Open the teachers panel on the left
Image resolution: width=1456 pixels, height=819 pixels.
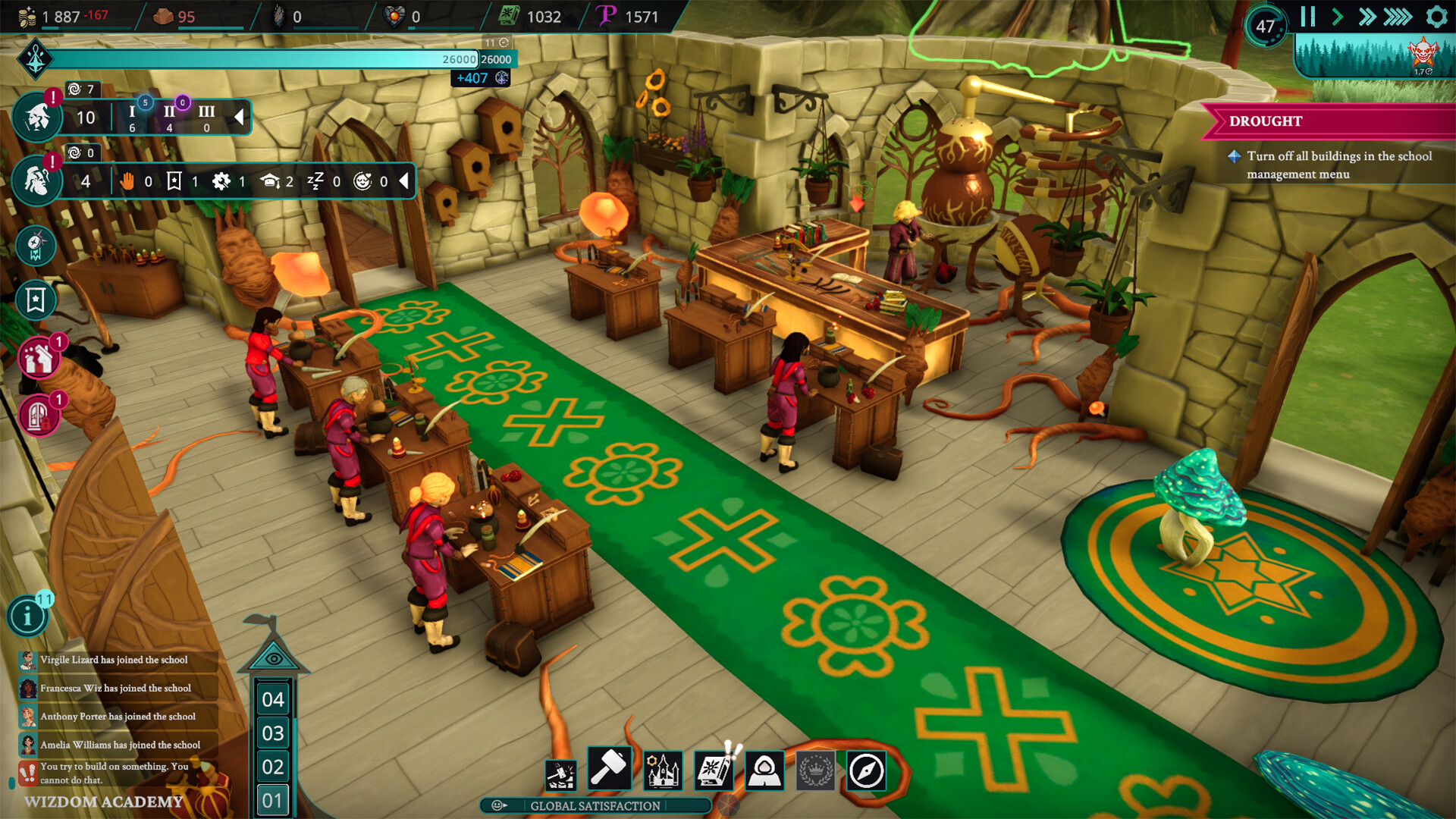pyautogui.click(x=36, y=180)
